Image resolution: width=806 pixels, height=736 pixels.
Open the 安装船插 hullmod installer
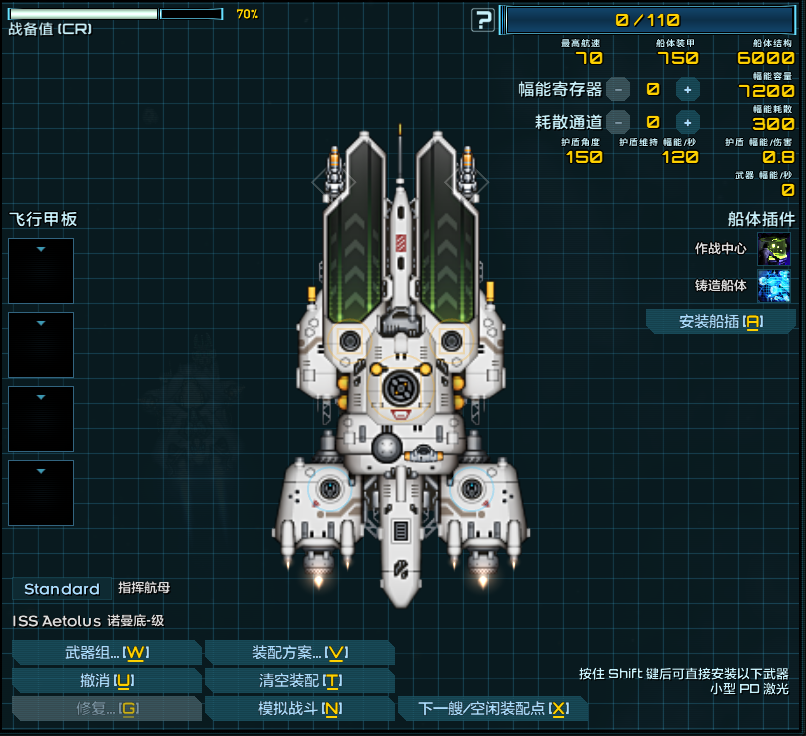720,321
